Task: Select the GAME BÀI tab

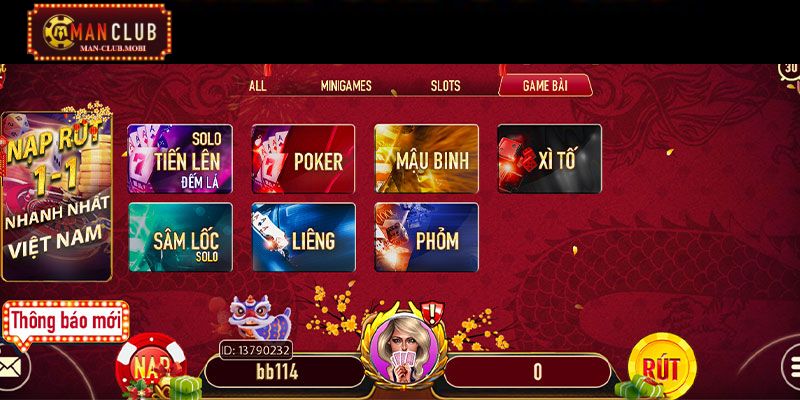Action: 545,86
